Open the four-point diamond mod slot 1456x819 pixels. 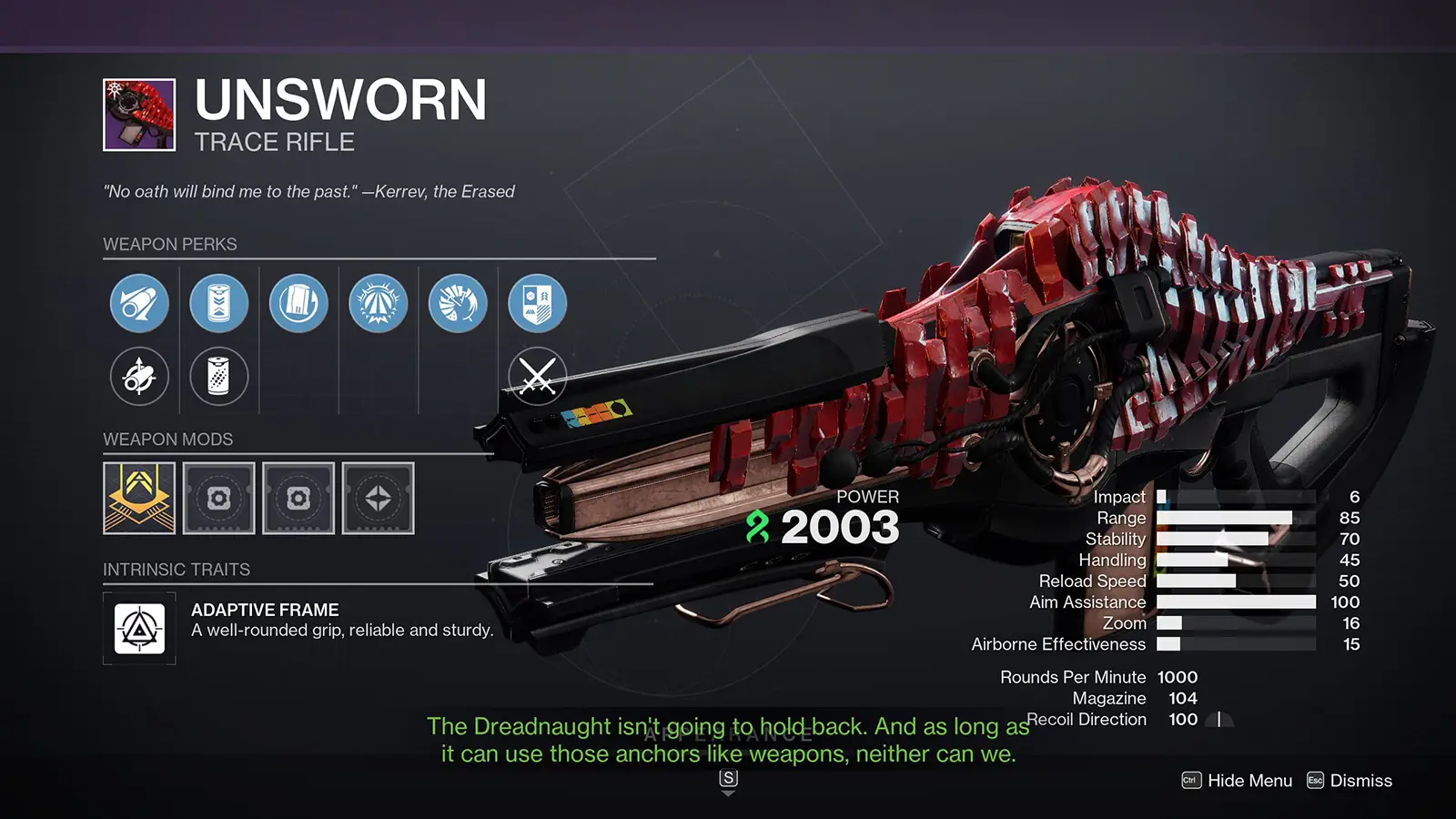point(378,498)
